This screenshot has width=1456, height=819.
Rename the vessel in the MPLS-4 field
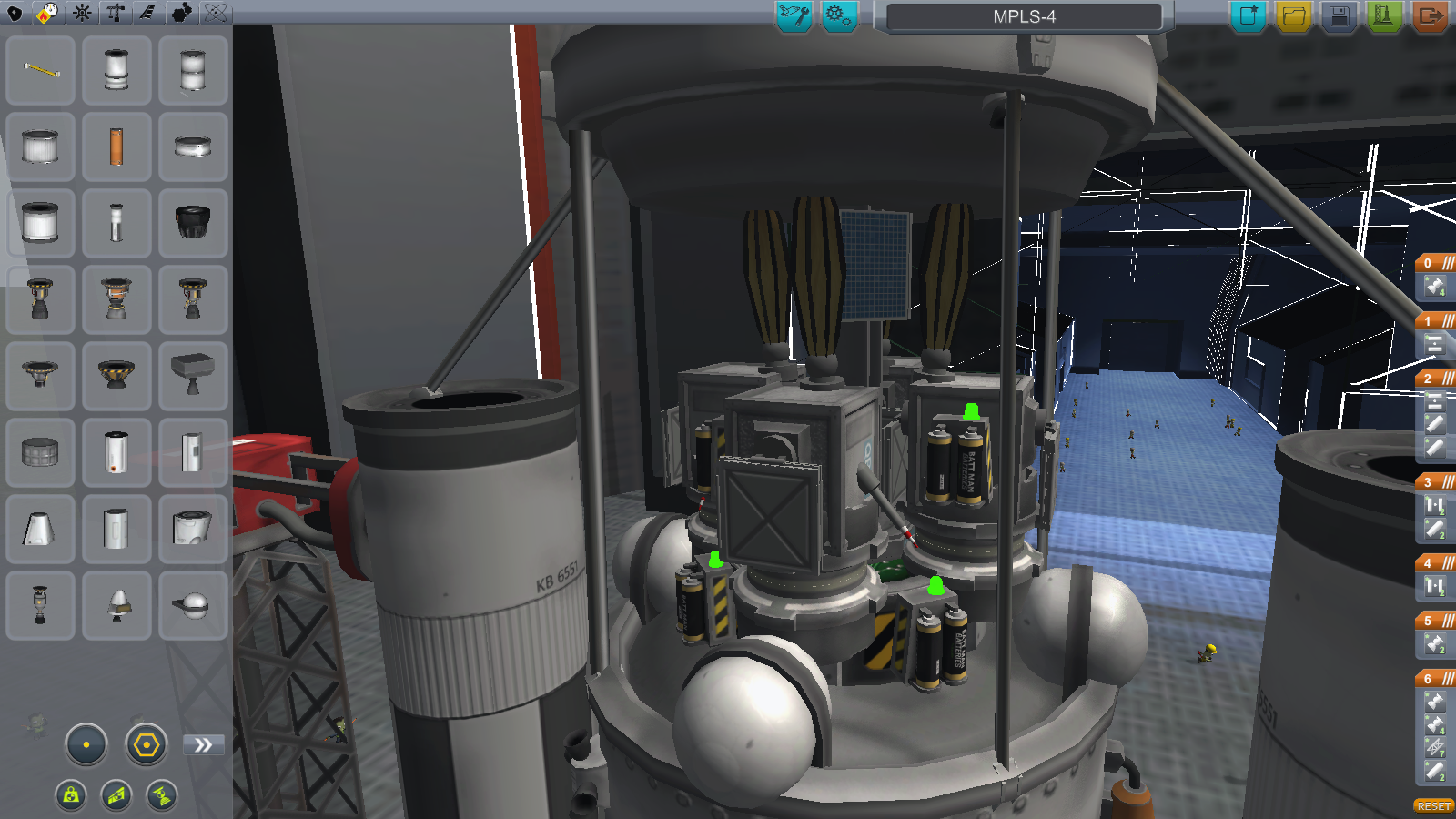[x=1024, y=15]
